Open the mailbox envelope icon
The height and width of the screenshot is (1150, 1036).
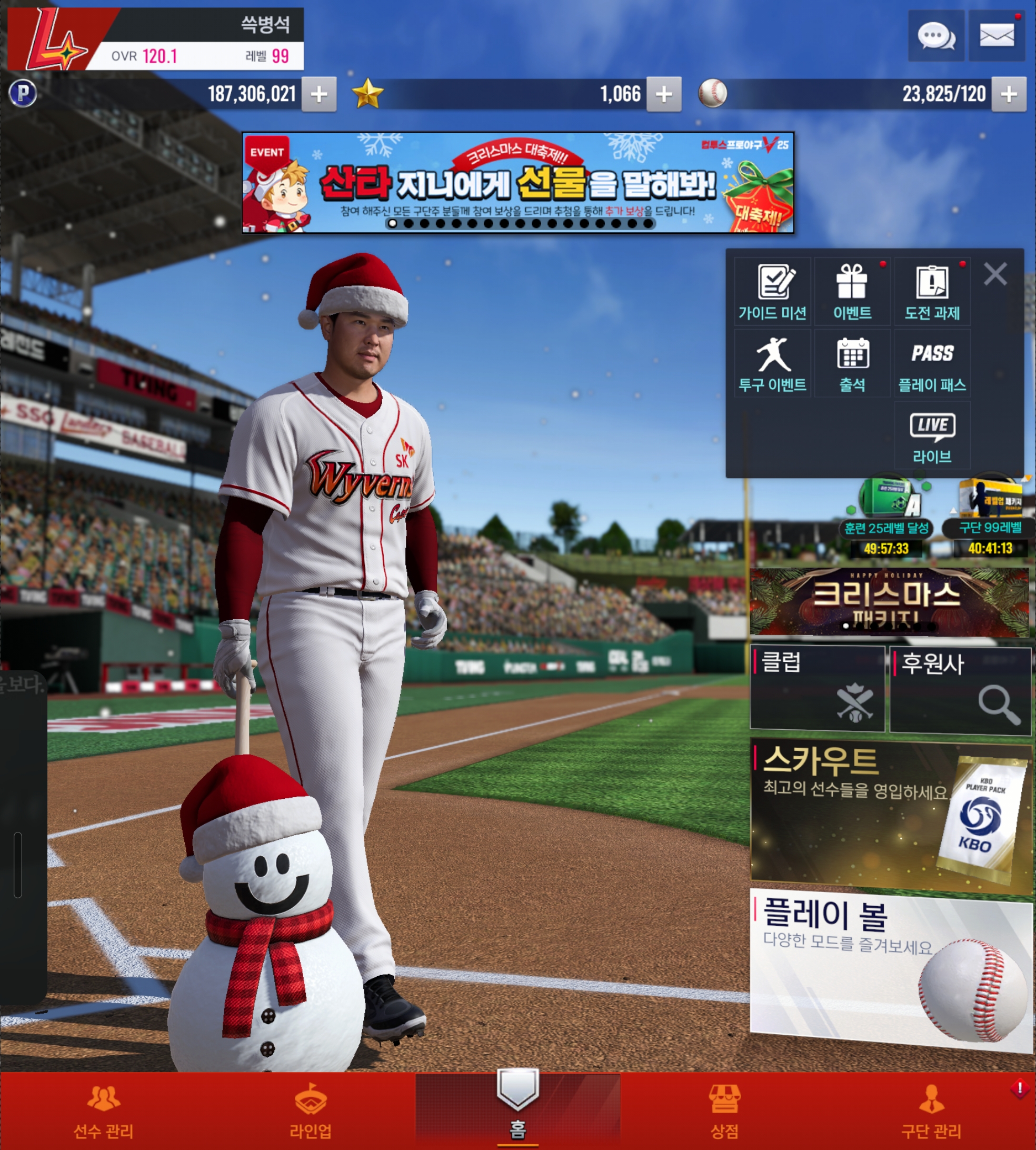point(997,36)
